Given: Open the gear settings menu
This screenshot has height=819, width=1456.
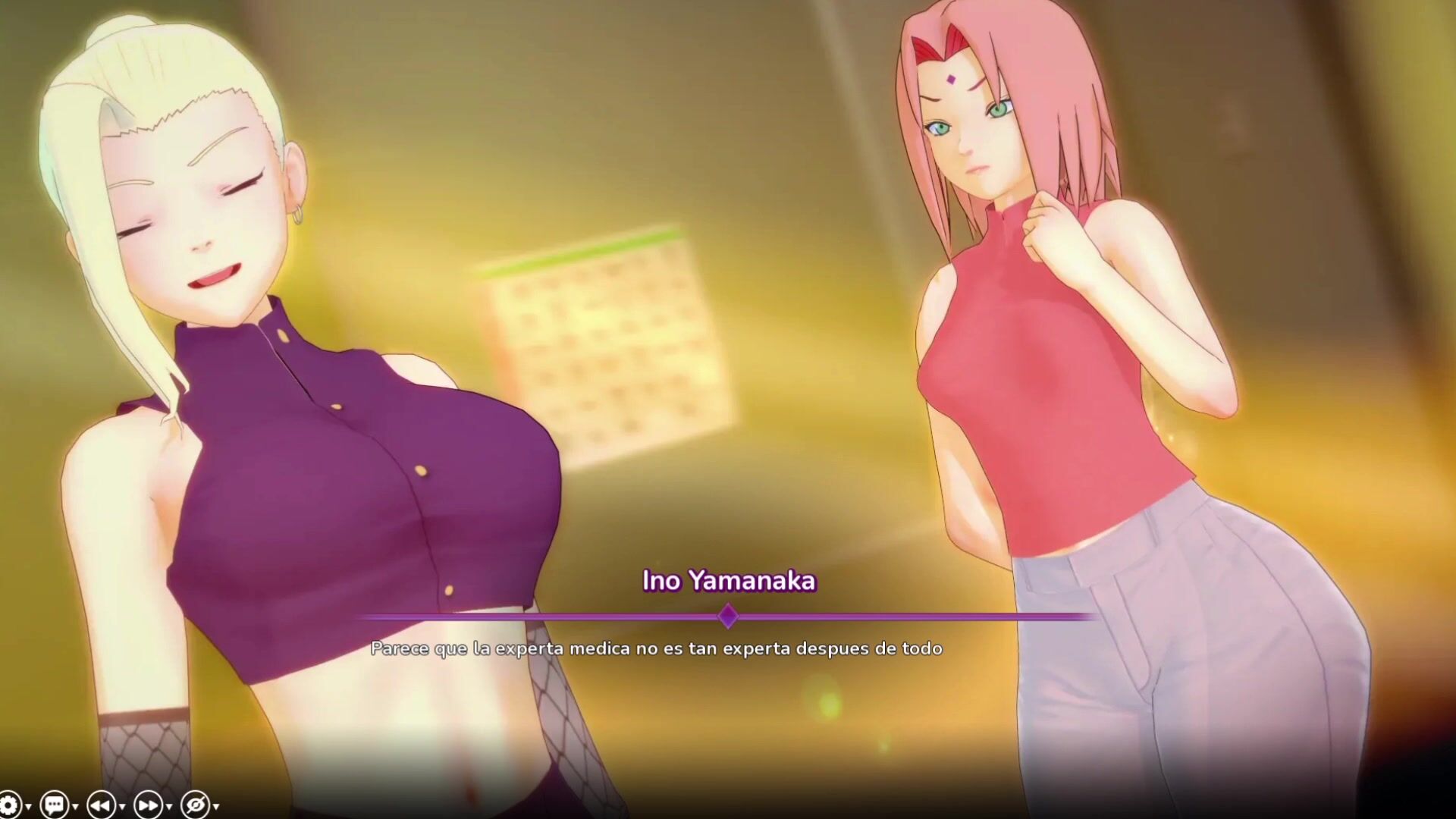Looking at the screenshot, I should [x=9, y=805].
